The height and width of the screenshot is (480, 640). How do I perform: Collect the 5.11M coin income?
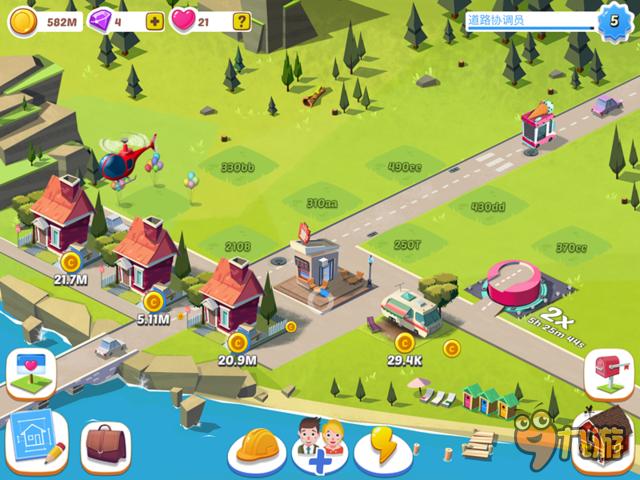pos(154,300)
